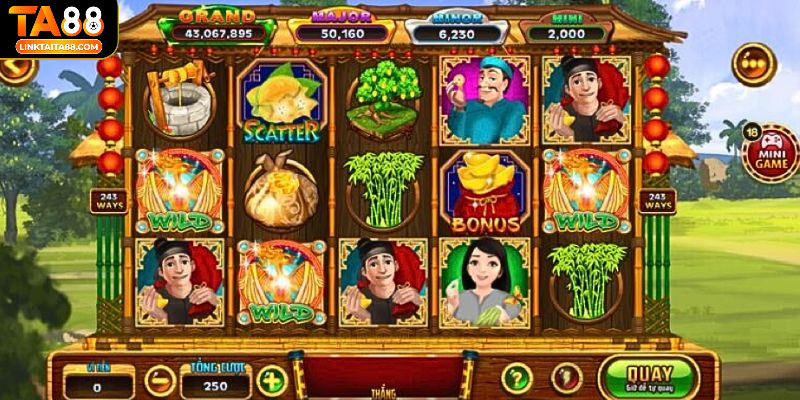Open the question mark help button
Screen dimensions: 800x400
[516, 378]
